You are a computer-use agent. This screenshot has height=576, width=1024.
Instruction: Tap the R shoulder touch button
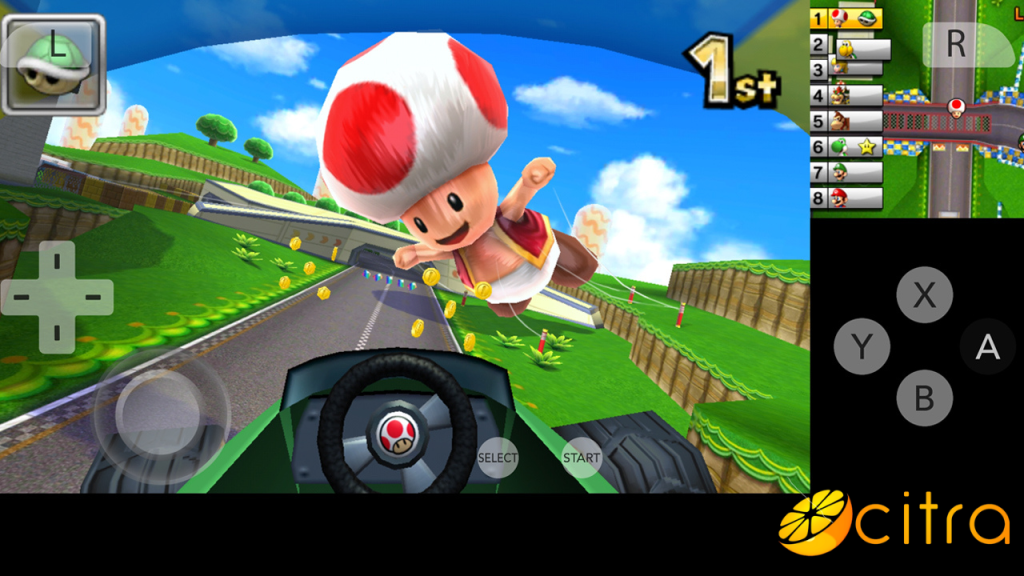(955, 44)
